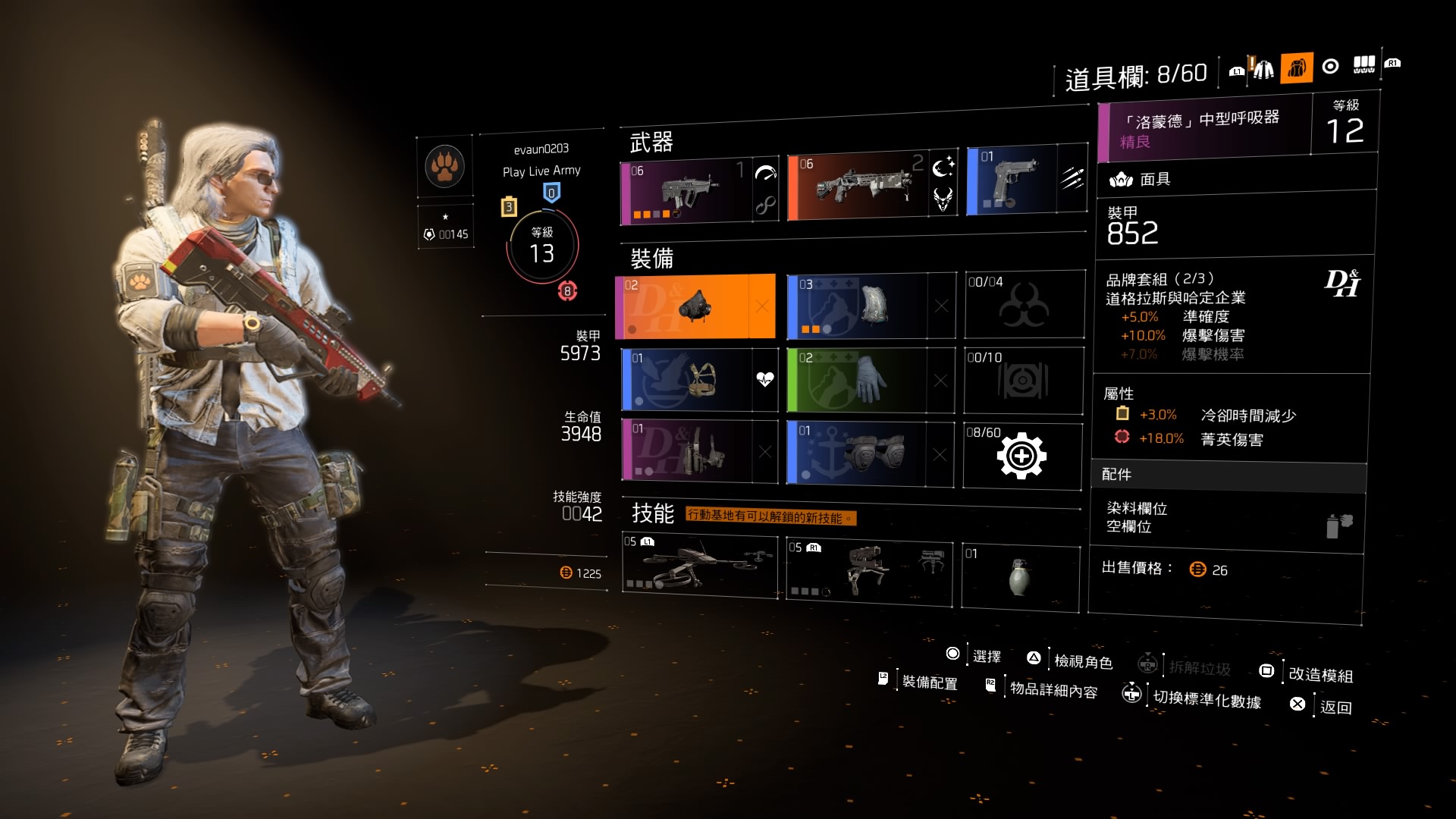Switch to the highlighted backpack inventory tab

coord(1297,68)
